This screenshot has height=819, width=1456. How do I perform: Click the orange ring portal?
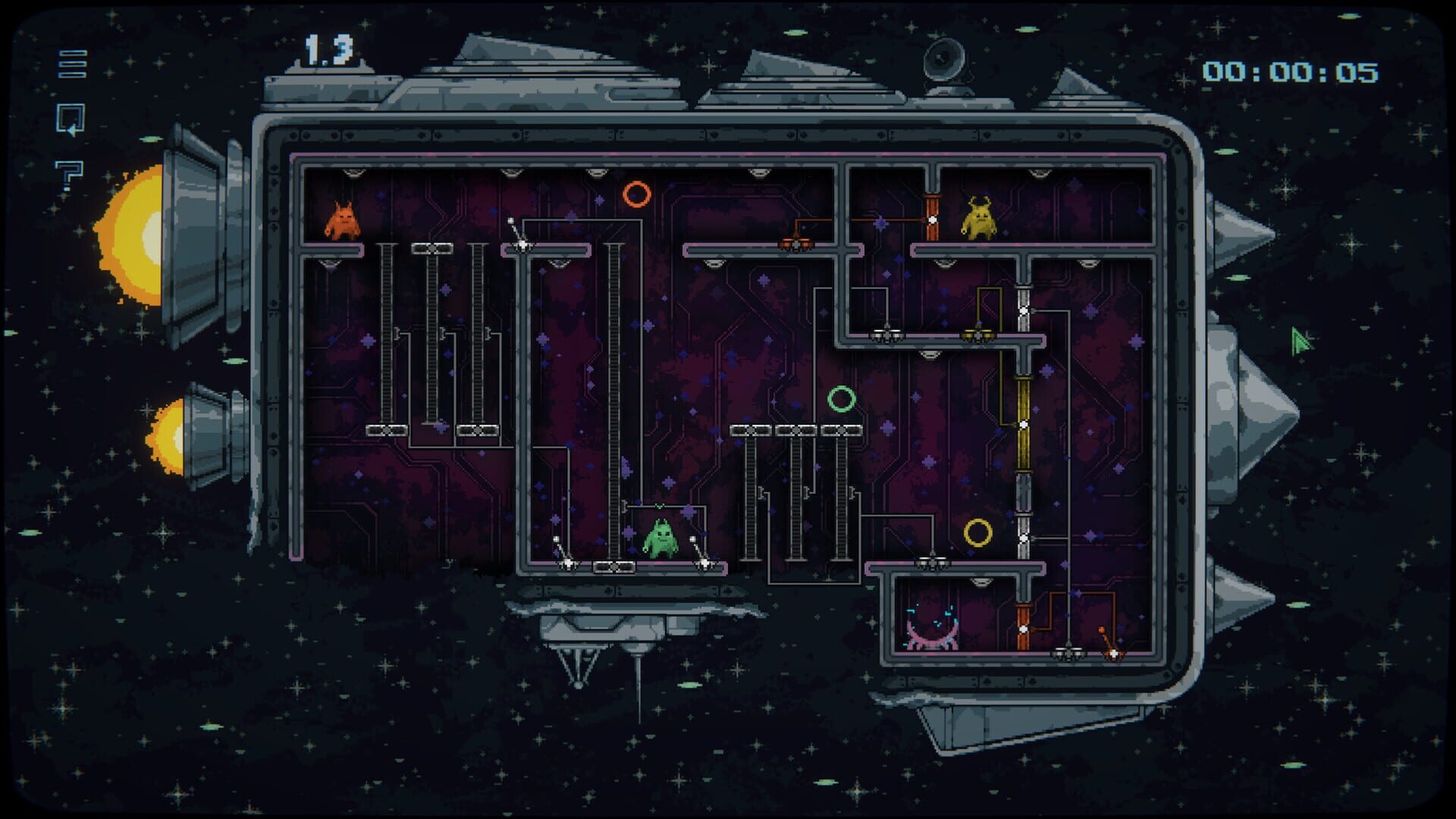coord(637,196)
